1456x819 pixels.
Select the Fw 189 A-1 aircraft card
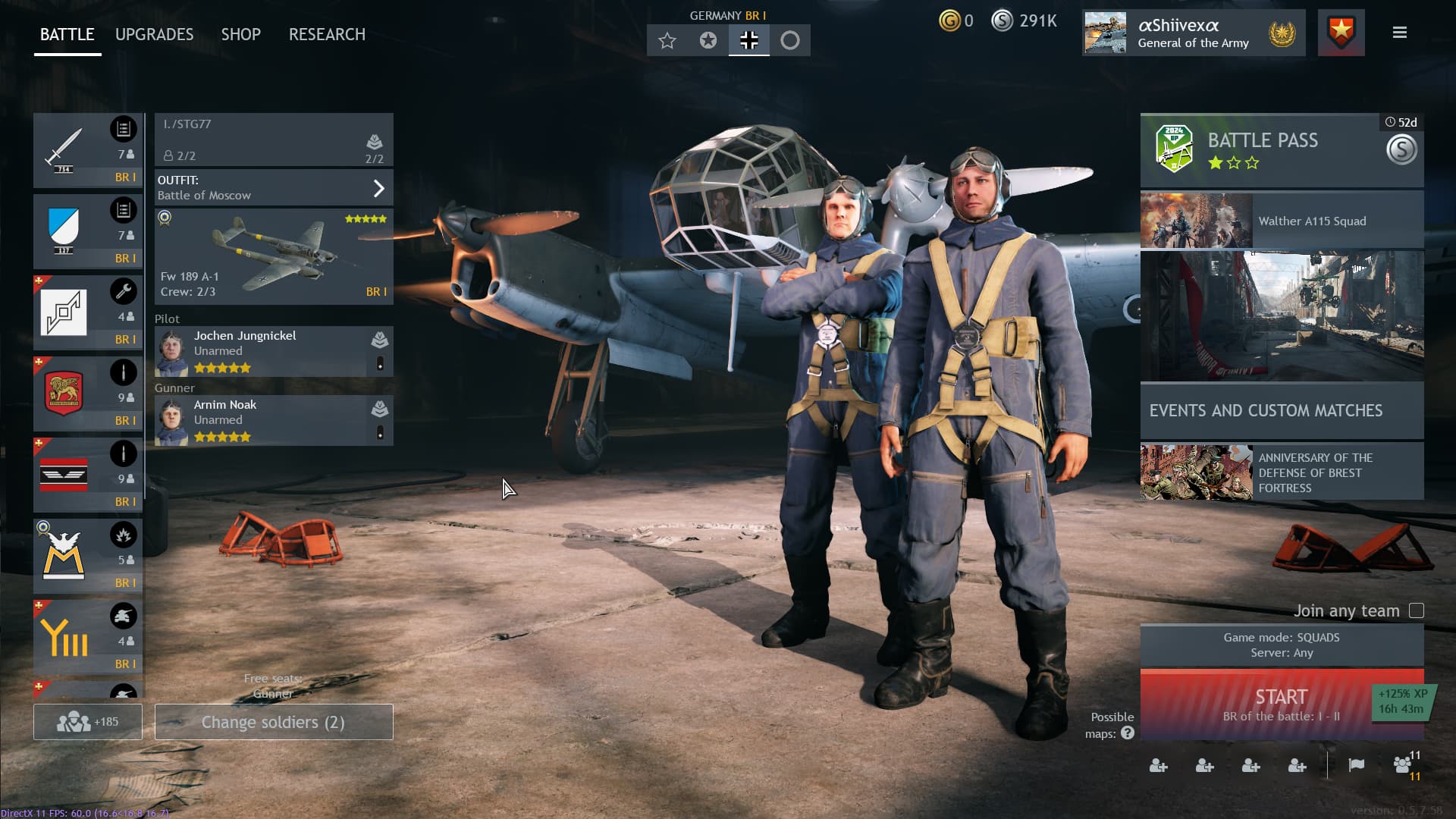click(274, 257)
